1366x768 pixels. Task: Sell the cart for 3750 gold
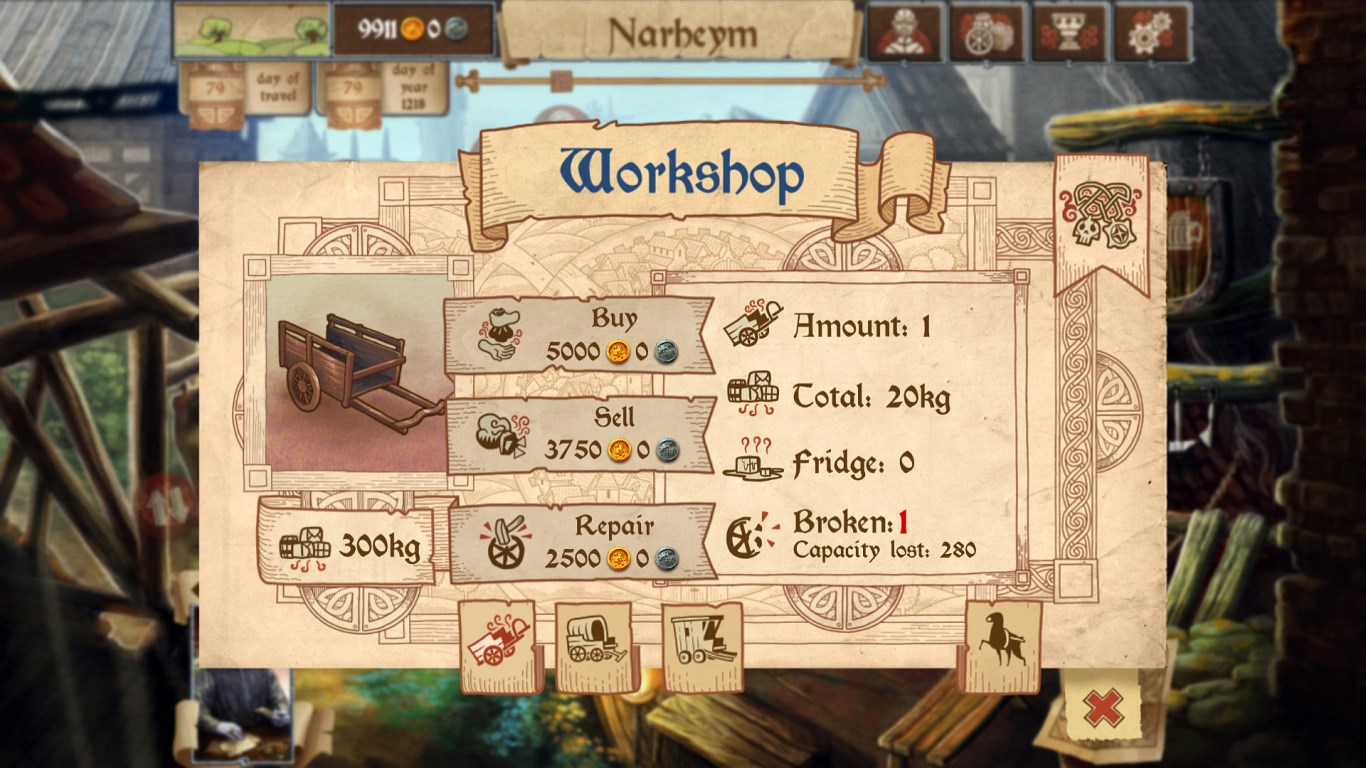click(x=580, y=435)
